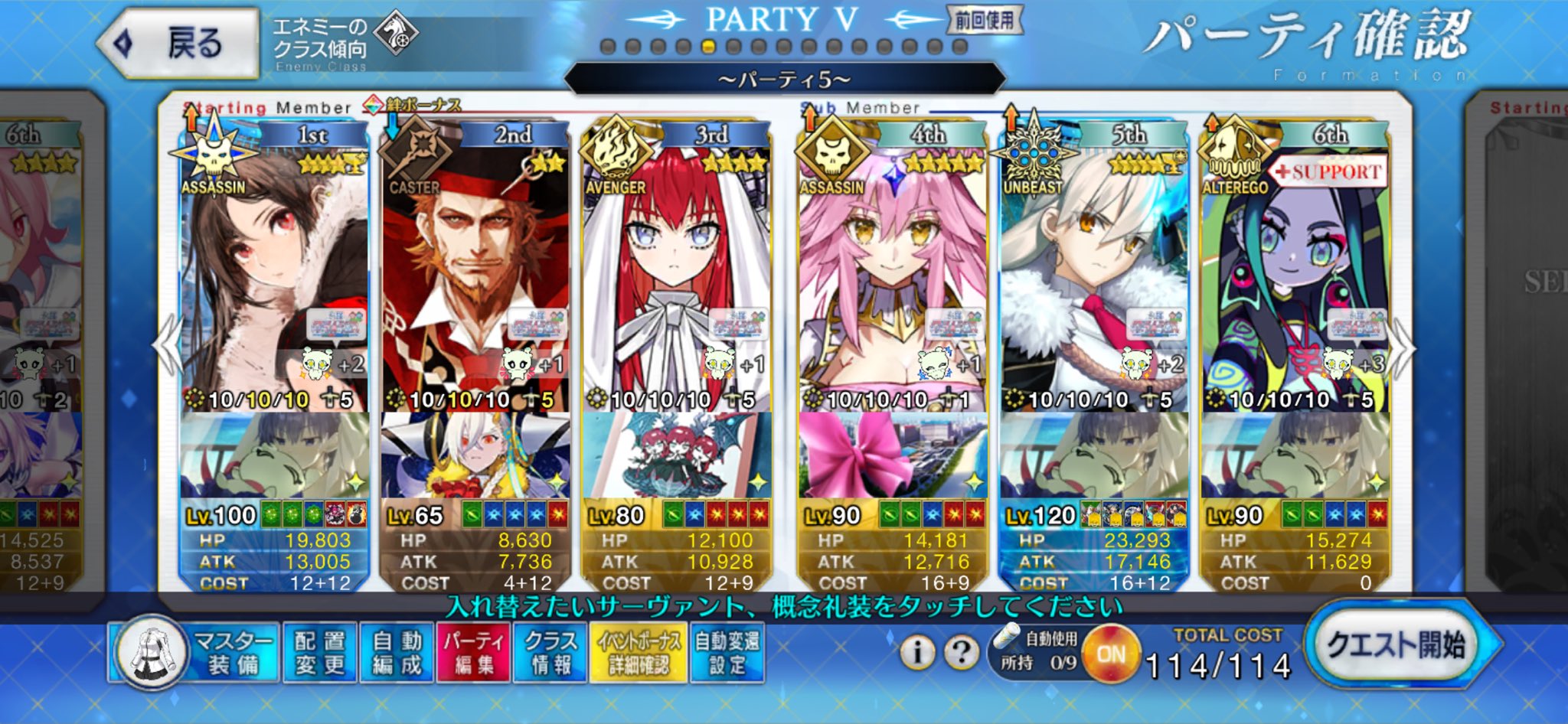The height and width of the screenshot is (724, 1568).
Task: Switch to next party with right arrow
Action: click(1403, 348)
